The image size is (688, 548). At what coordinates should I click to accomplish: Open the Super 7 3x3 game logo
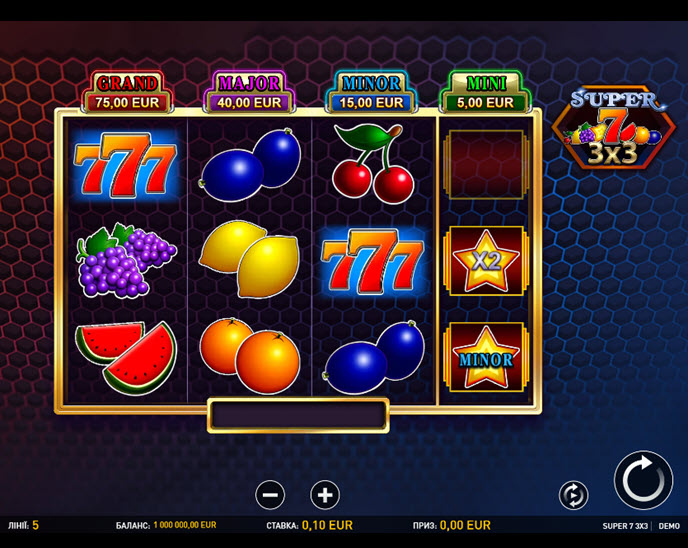[614, 128]
